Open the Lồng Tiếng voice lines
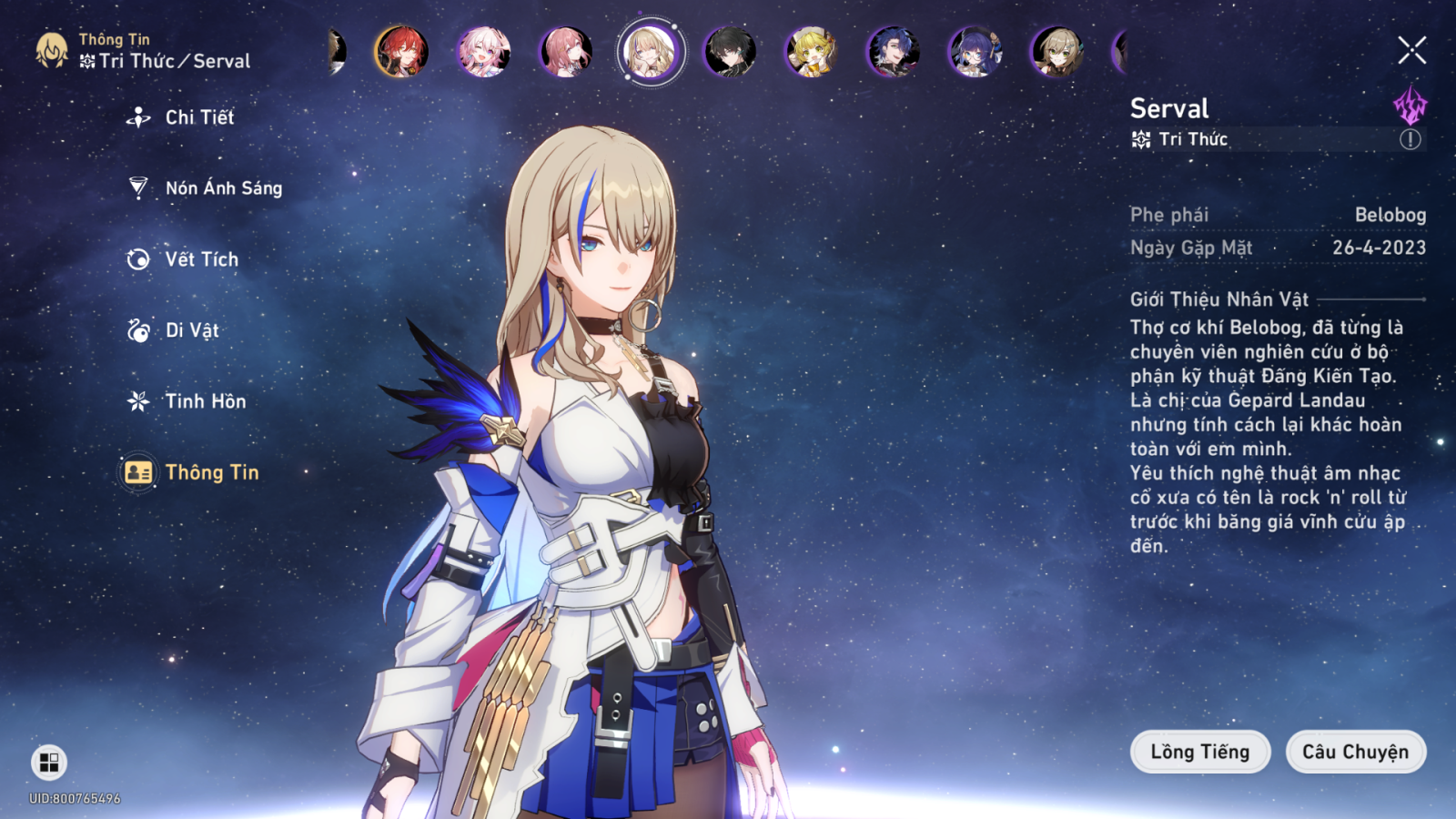 coord(1199,752)
